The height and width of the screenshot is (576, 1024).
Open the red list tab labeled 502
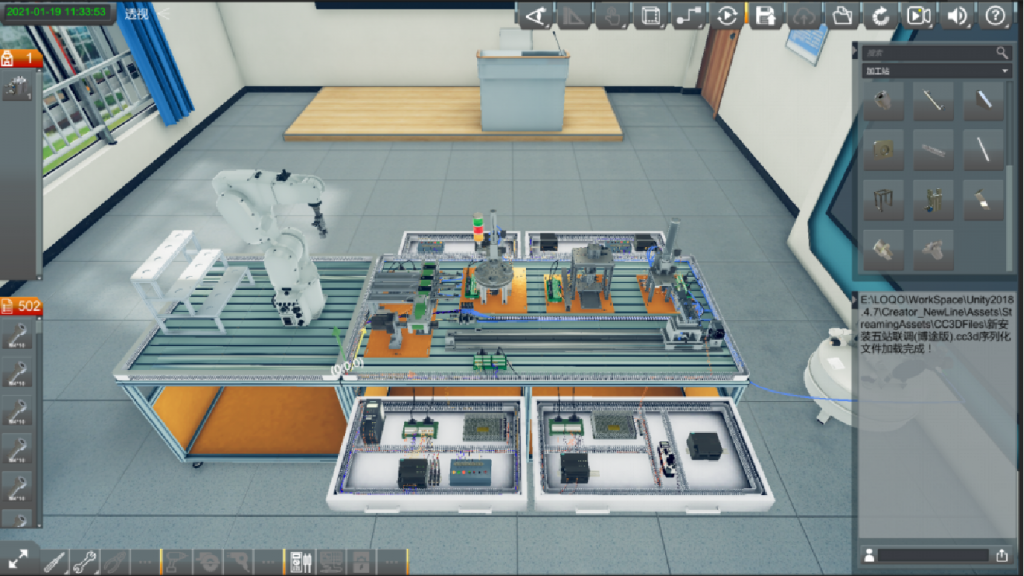click(x=21, y=306)
